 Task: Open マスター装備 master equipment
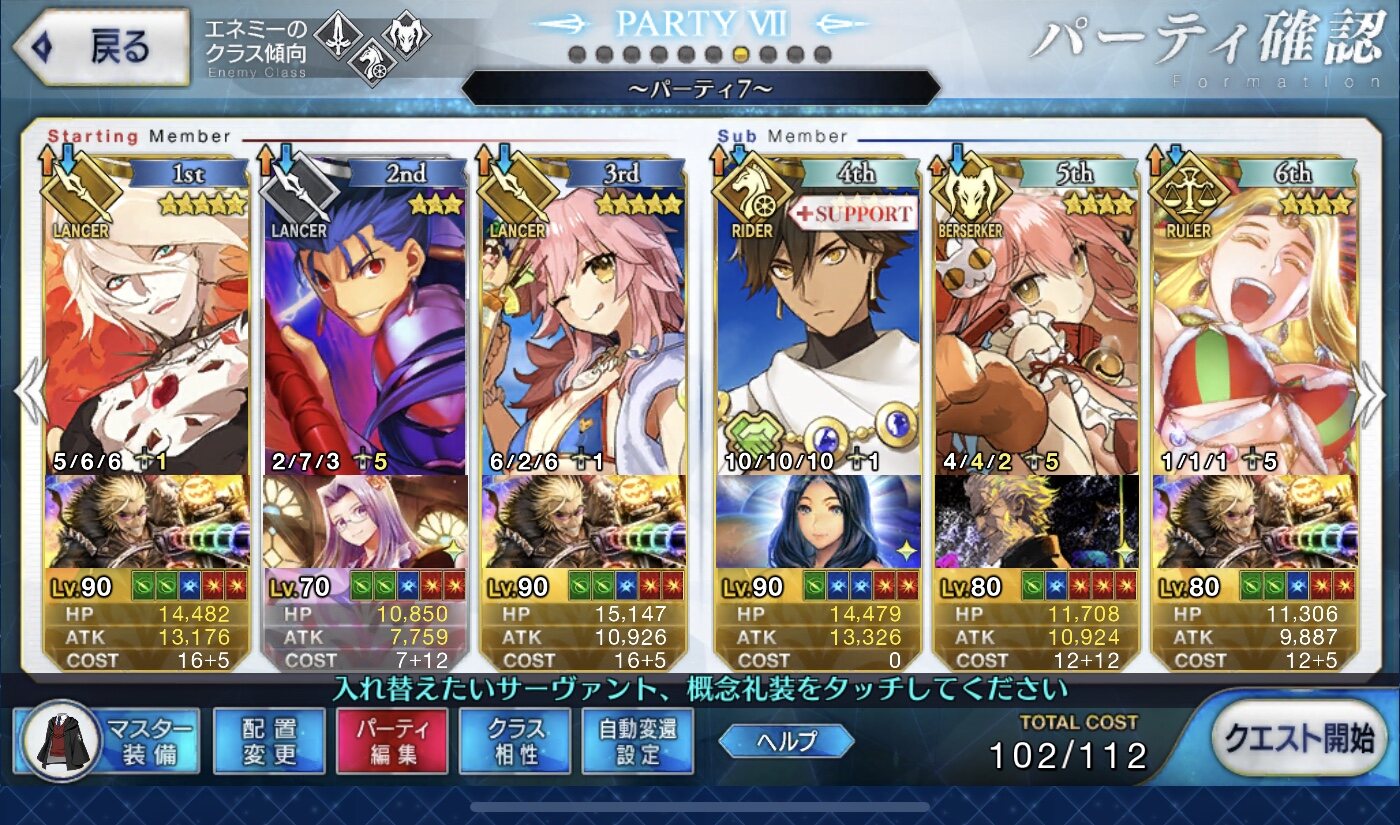click(x=108, y=741)
